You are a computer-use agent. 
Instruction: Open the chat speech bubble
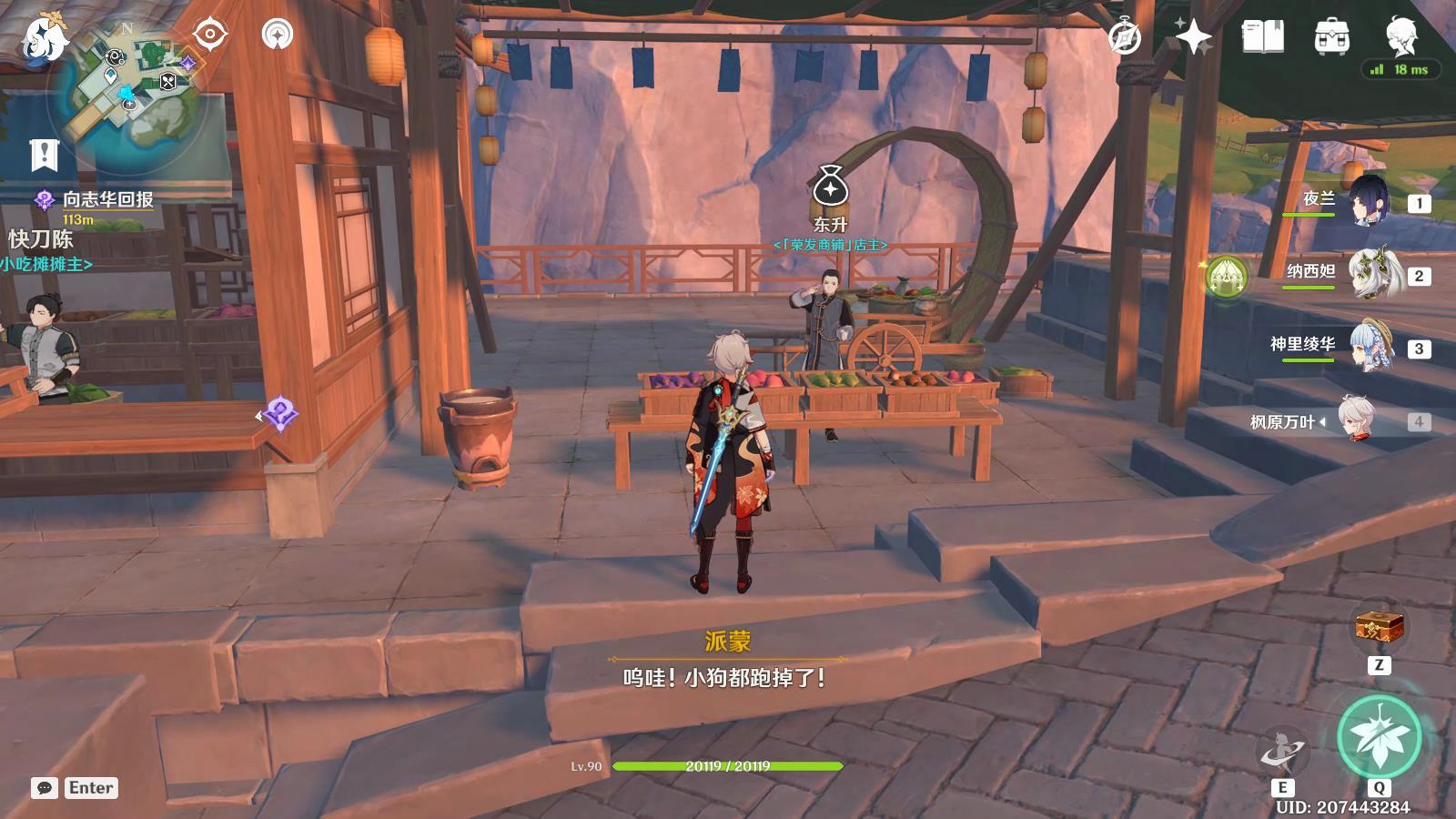click(x=44, y=788)
